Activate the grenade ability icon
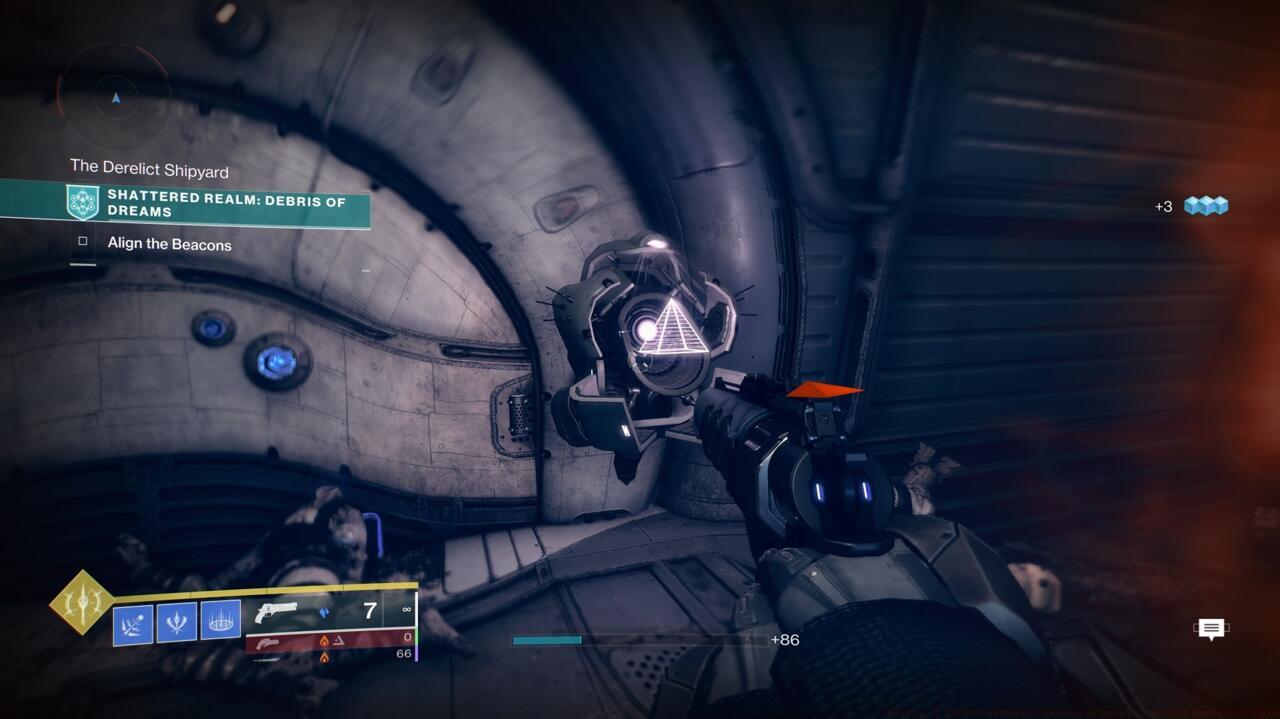This screenshot has height=719, width=1280. pos(133,624)
